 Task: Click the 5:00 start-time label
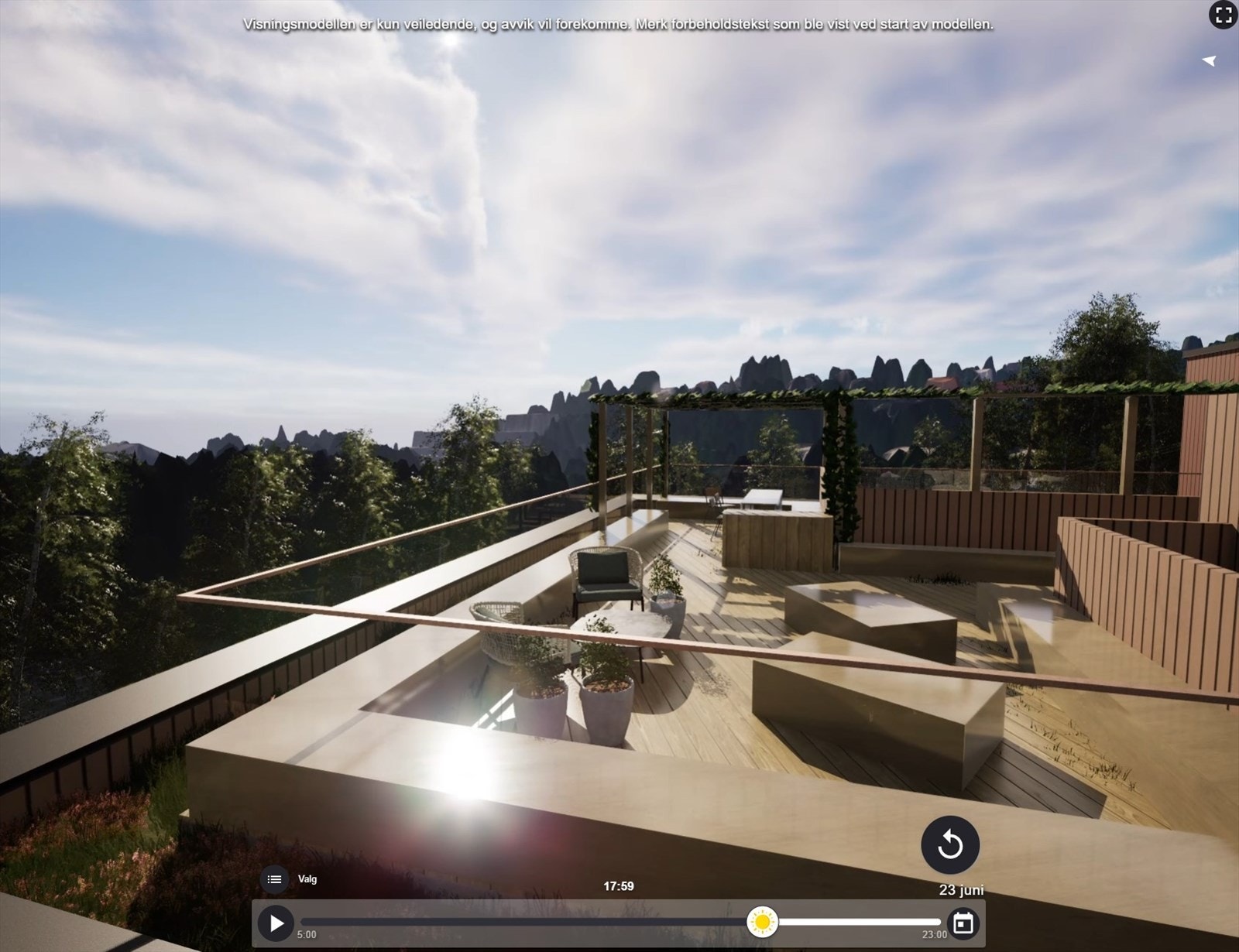[x=306, y=934]
